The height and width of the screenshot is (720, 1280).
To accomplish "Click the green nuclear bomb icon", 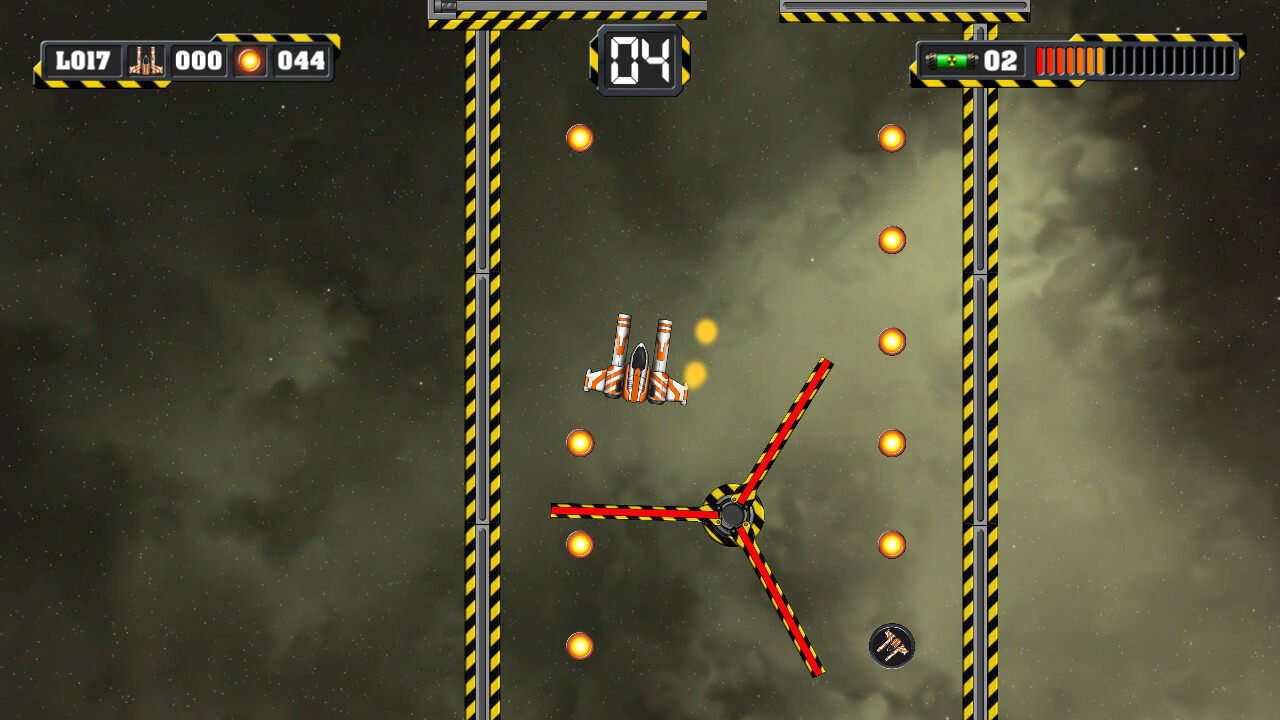I will (950, 61).
